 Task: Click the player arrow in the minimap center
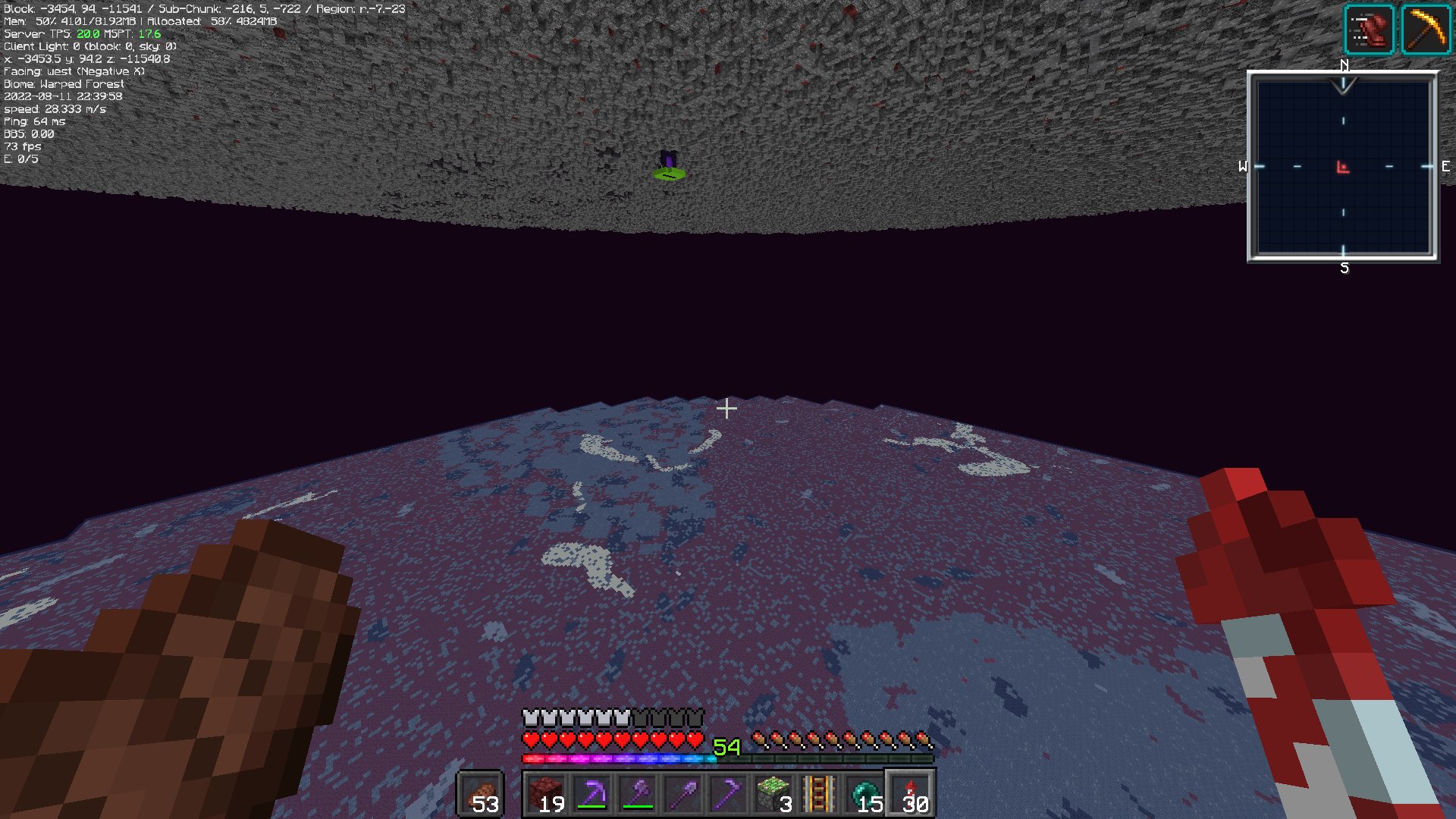click(1342, 165)
